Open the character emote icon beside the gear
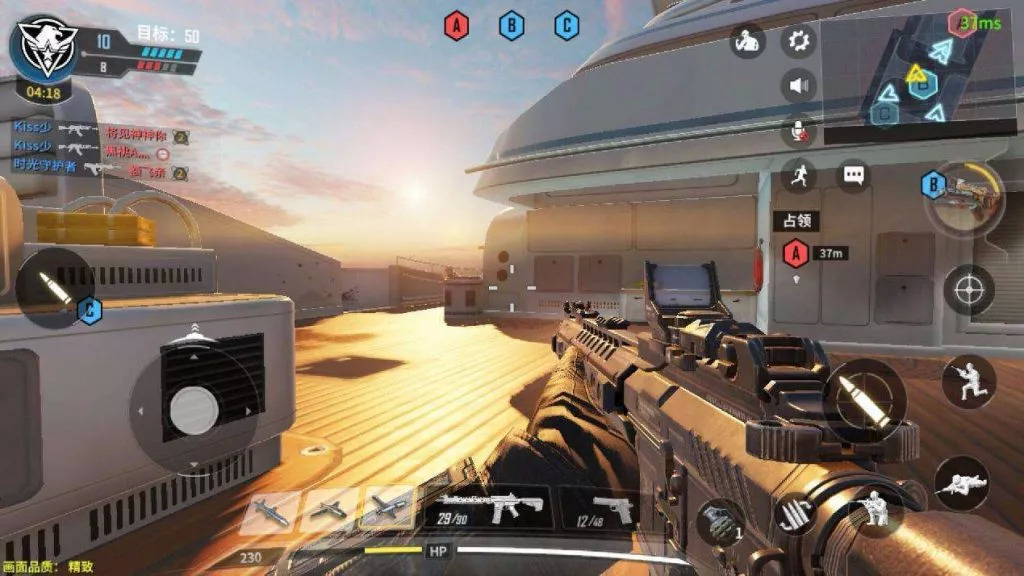Screen dimensions: 1024x576 click(747, 41)
